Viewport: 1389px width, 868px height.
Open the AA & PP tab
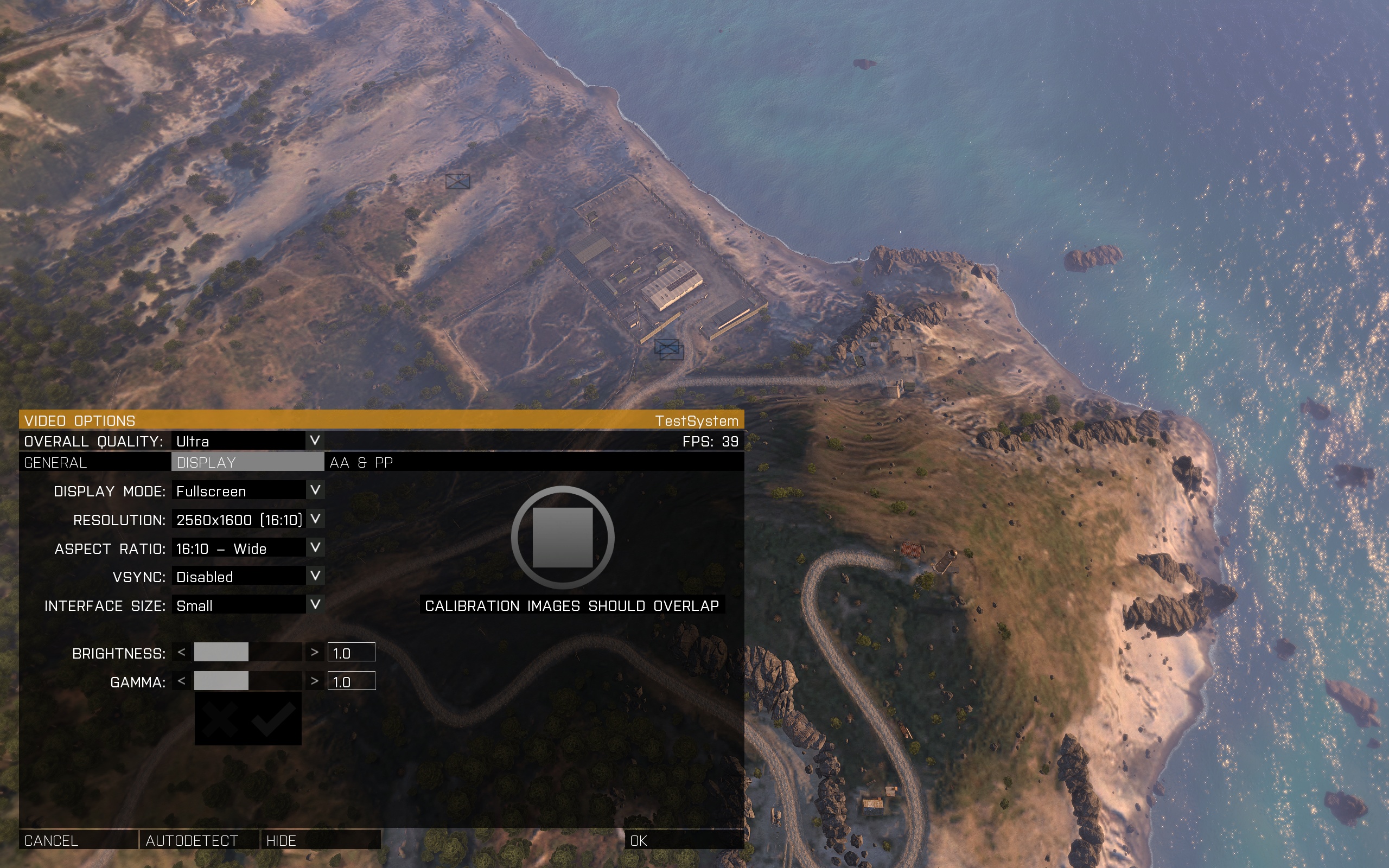coord(361,463)
